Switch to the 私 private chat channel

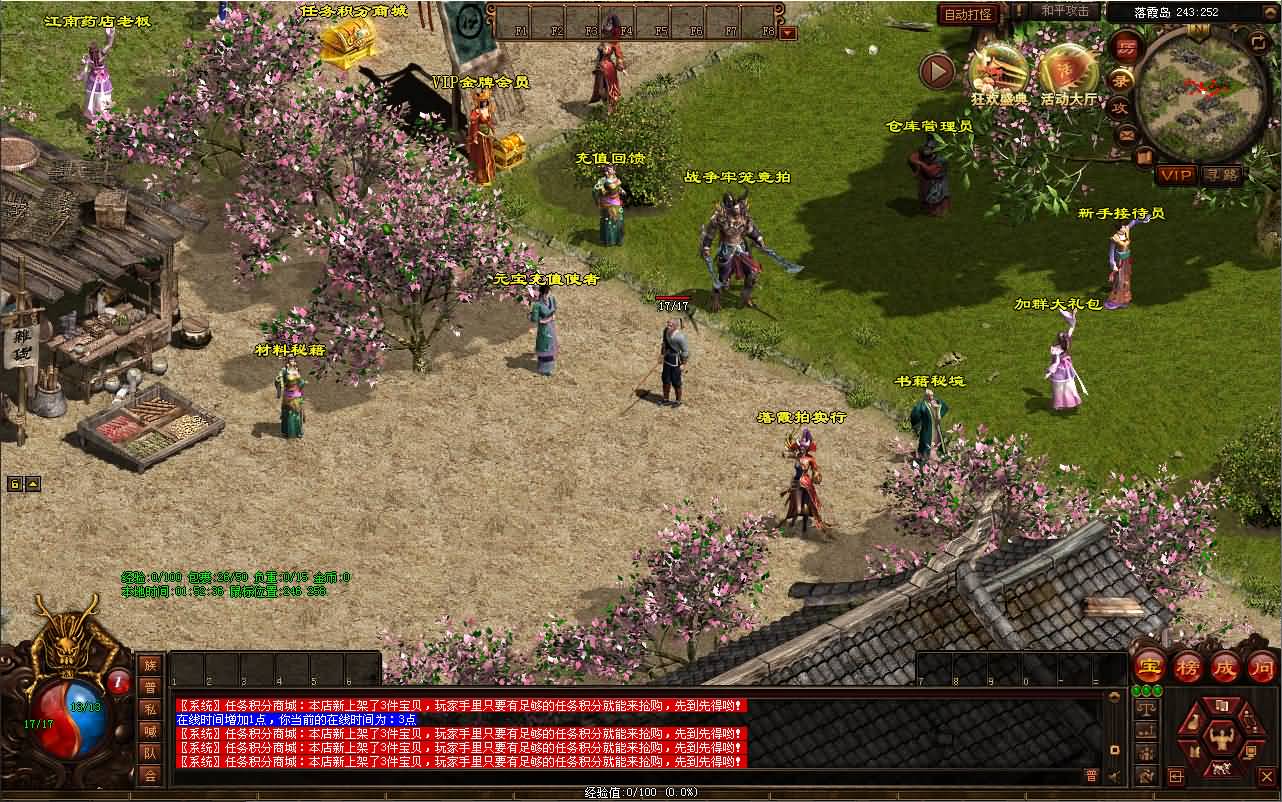click(149, 709)
